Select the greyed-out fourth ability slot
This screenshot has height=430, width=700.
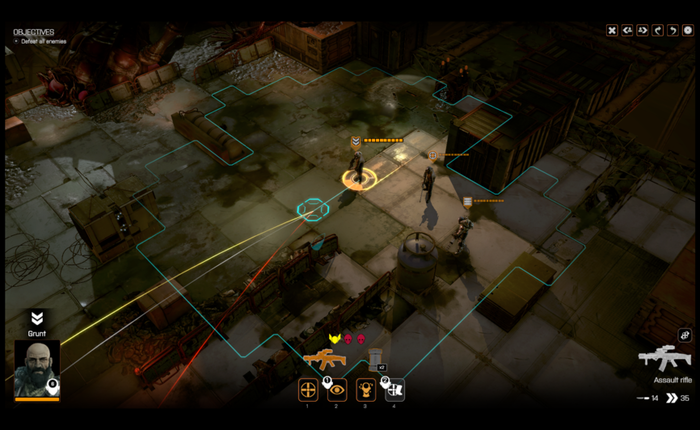pos(395,390)
